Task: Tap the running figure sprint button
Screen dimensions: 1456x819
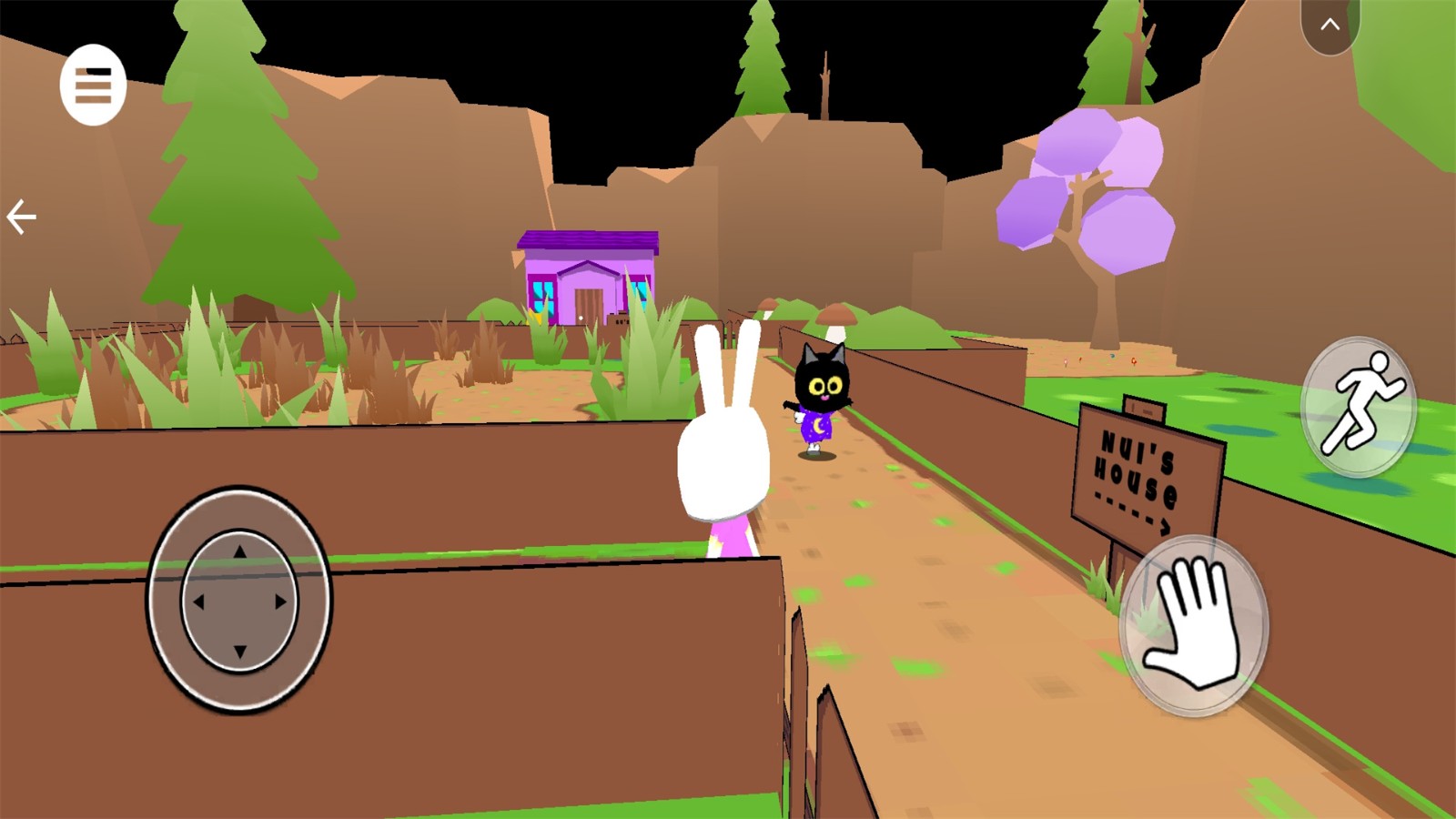Action: pos(1358,406)
